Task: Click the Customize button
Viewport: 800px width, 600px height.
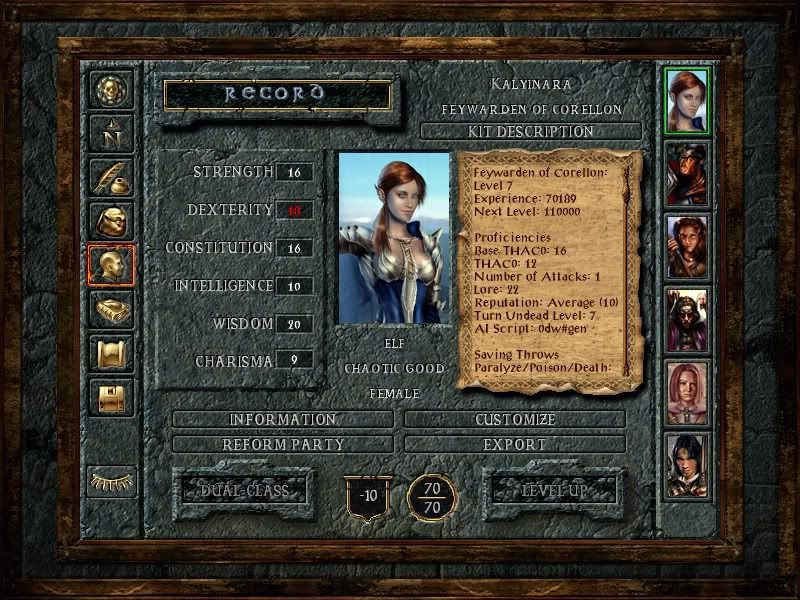Action: tap(515, 419)
